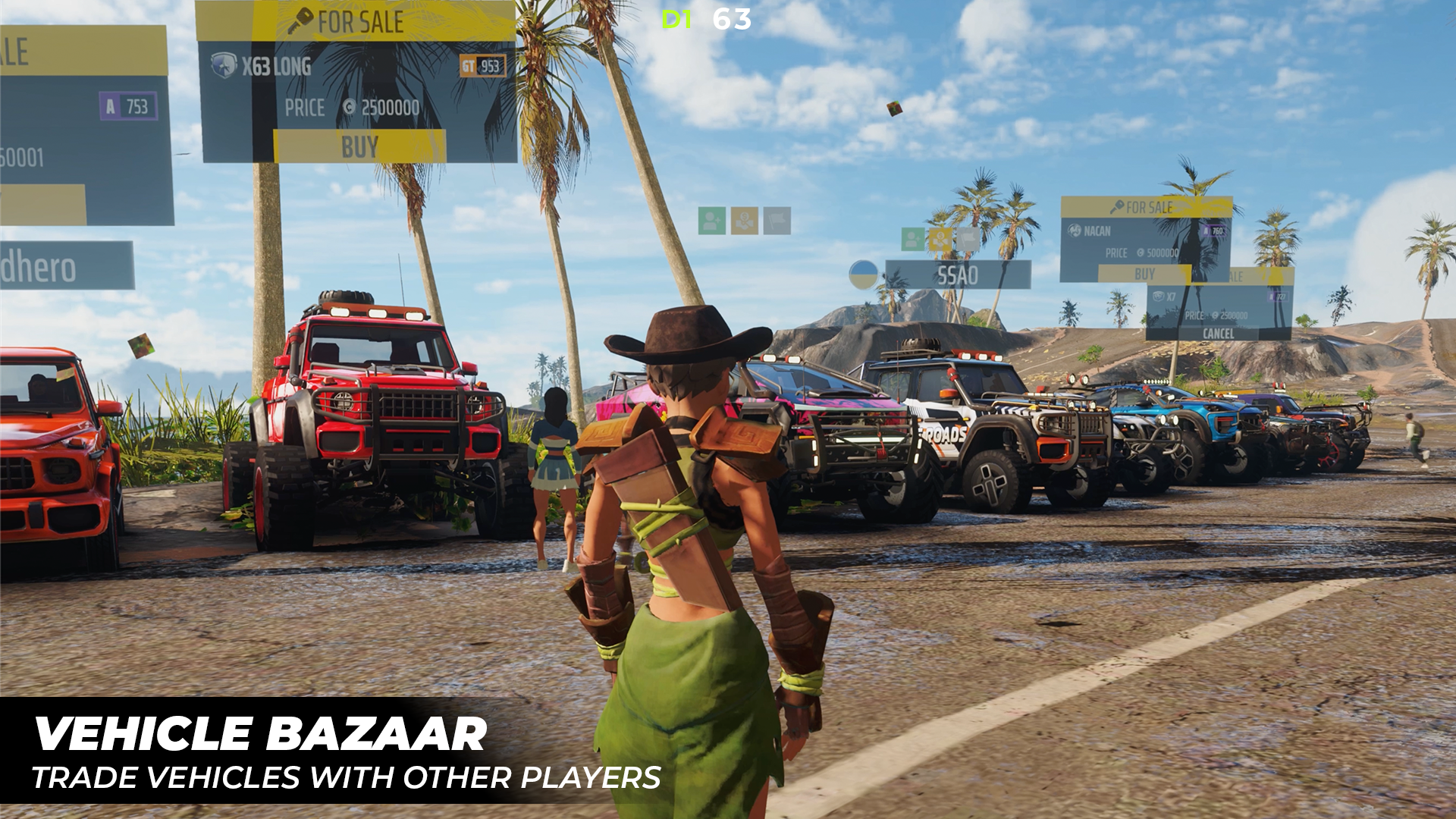Click the GT 953 rating badge on X63 LONG
The width and height of the screenshot is (1456, 819).
coord(482,67)
